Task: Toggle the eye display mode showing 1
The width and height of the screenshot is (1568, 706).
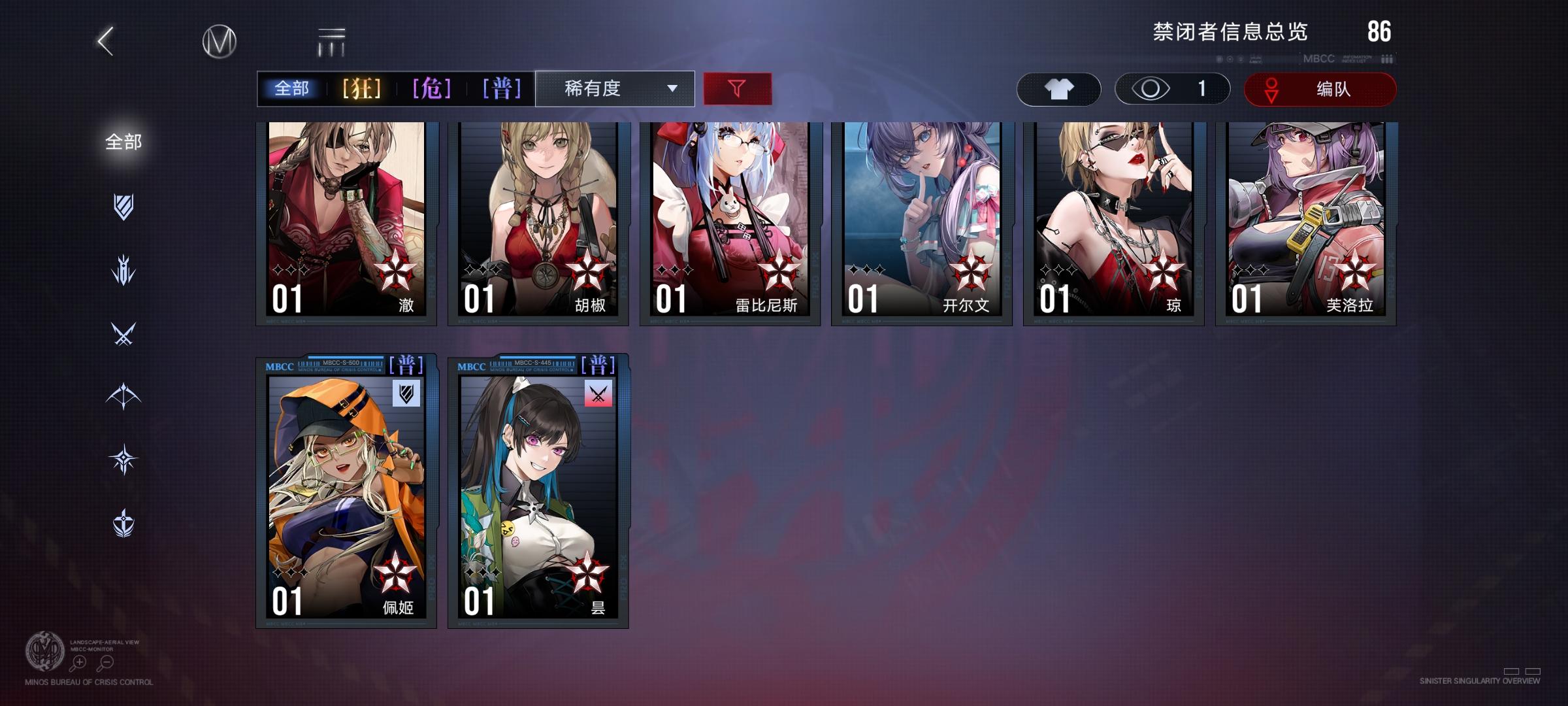Action: click(1169, 90)
